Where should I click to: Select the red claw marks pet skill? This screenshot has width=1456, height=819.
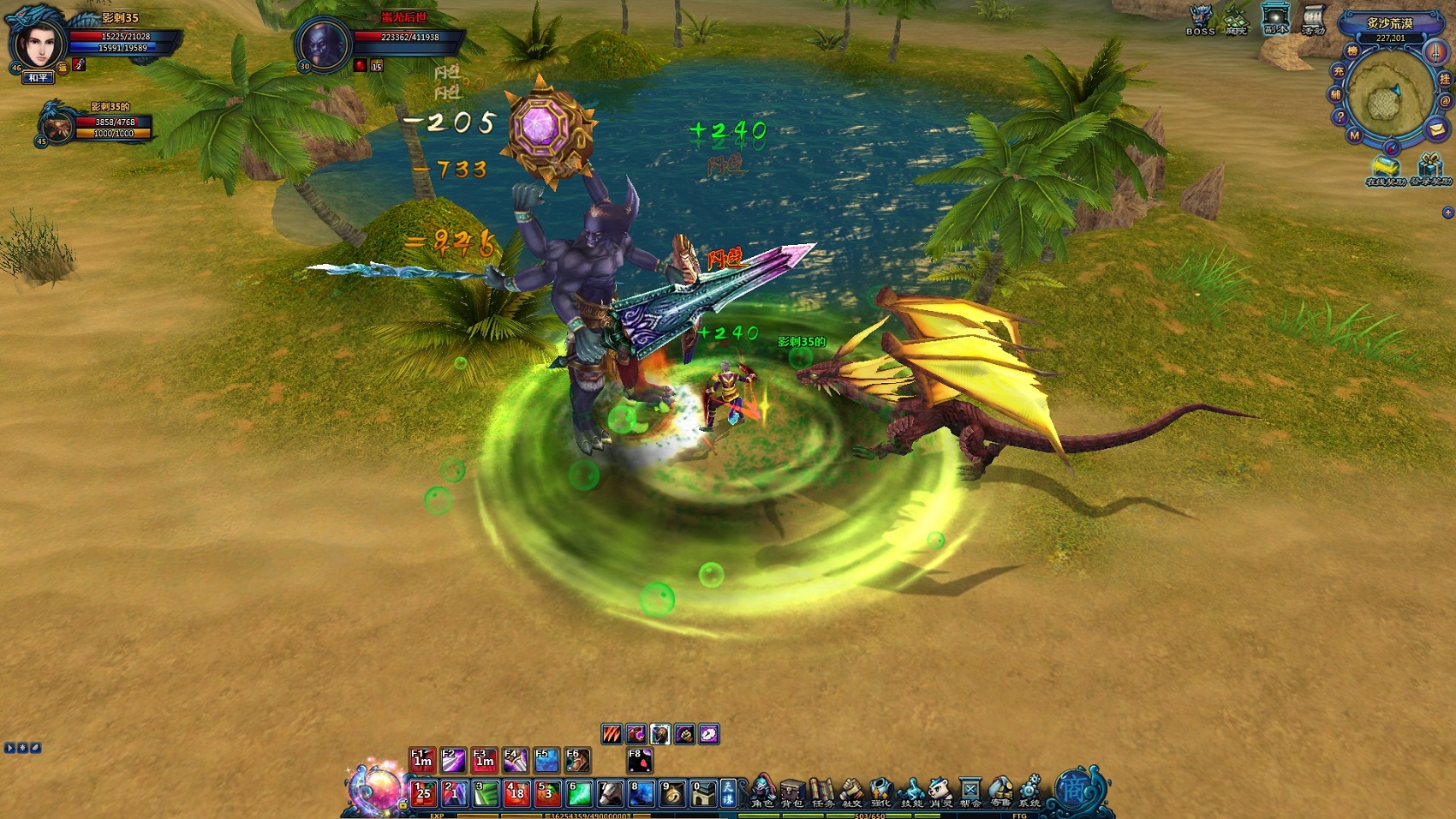pos(612,734)
